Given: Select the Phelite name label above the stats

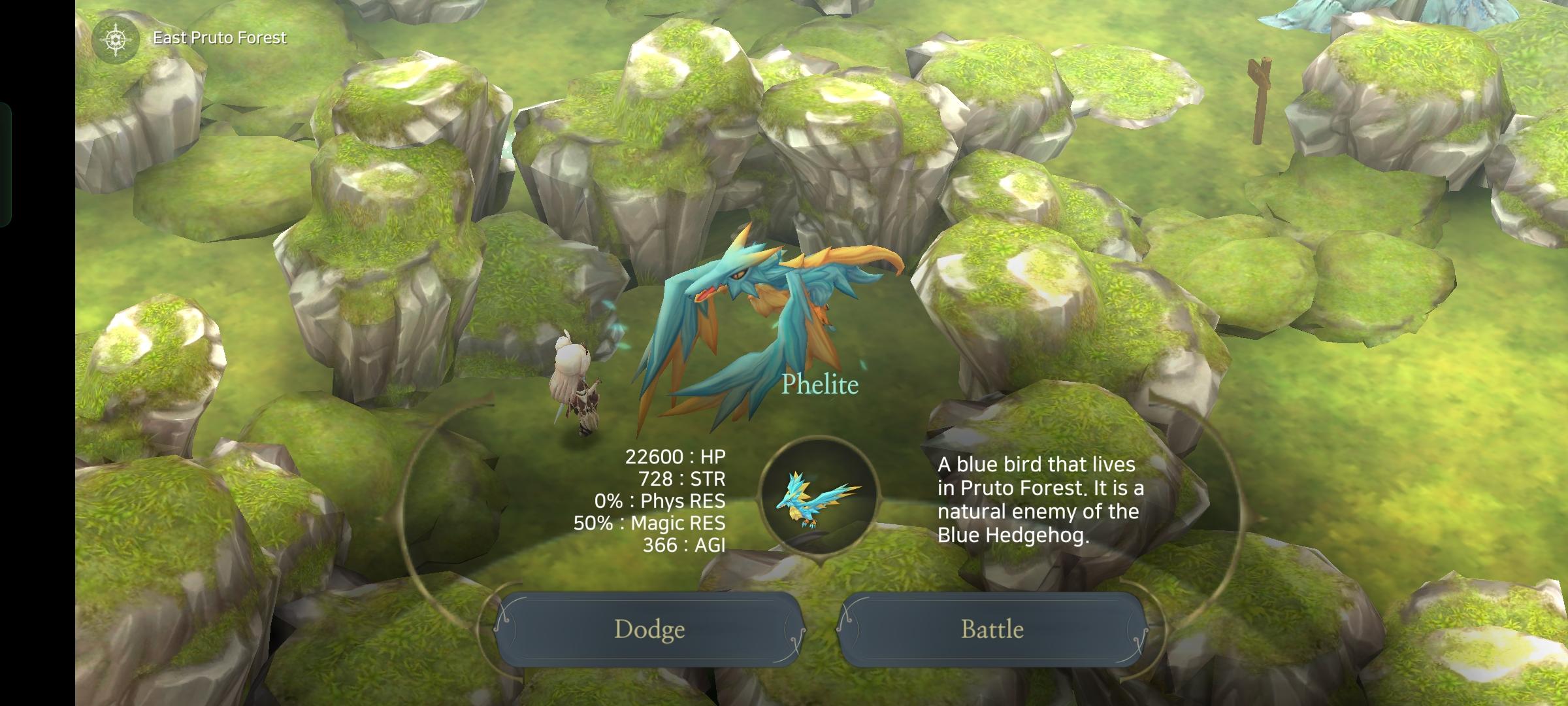Looking at the screenshot, I should pos(821,384).
